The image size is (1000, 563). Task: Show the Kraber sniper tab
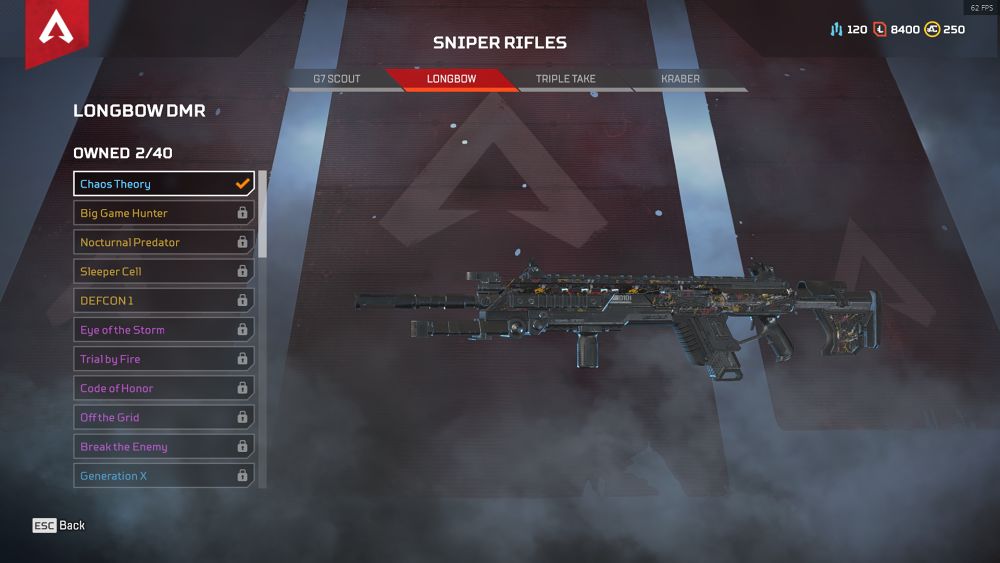[x=680, y=79]
